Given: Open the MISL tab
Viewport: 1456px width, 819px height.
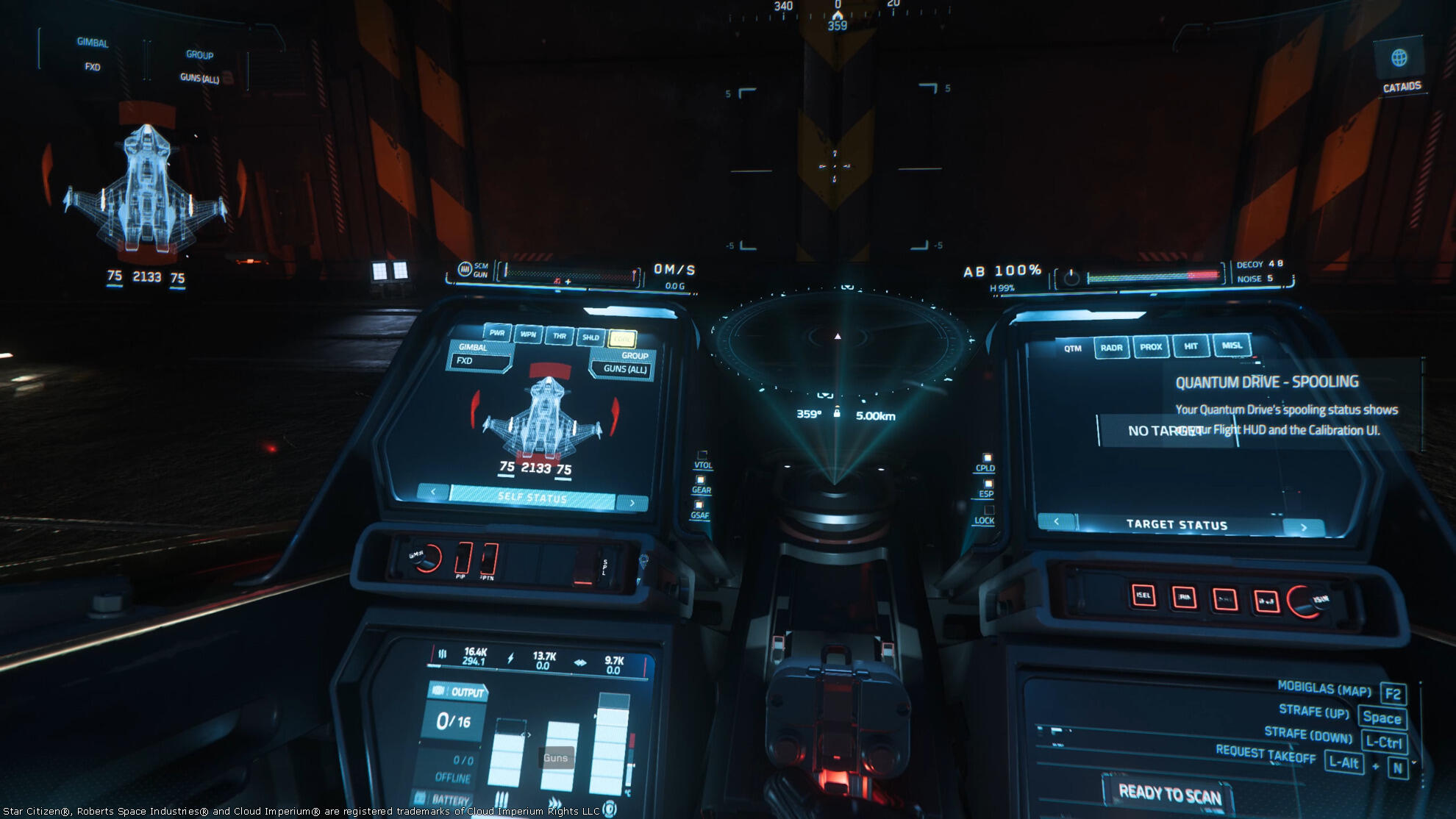Looking at the screenshot, I should point(1232,346).
